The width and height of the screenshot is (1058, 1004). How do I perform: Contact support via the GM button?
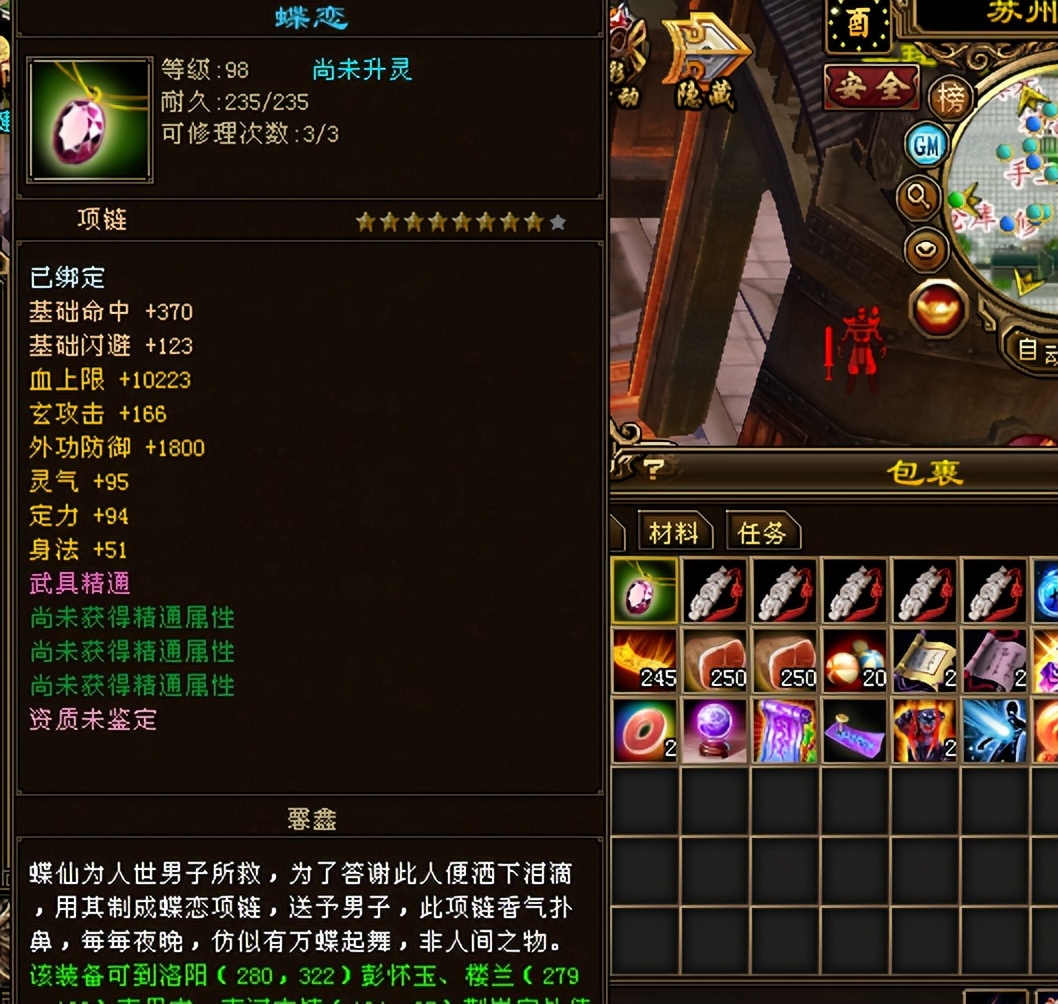927,146
